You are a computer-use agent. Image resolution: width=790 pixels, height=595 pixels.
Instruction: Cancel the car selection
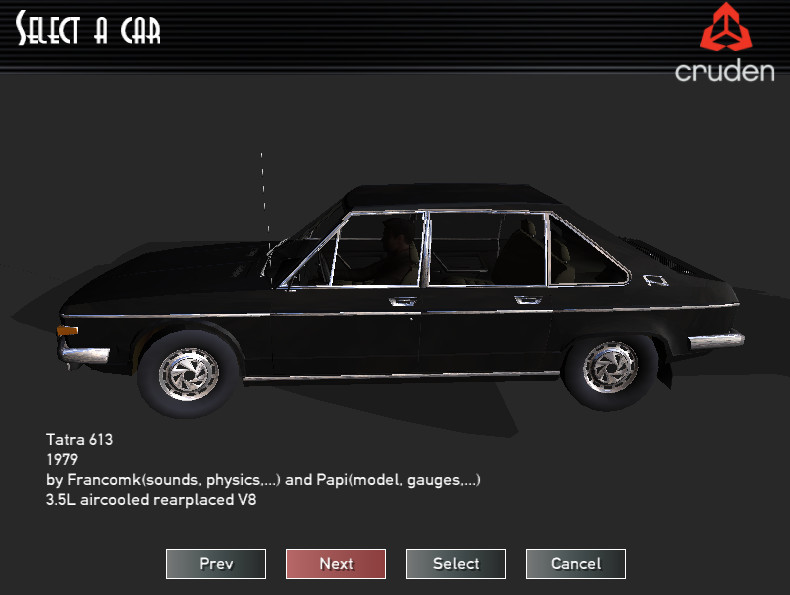click(x=576, y=564)
